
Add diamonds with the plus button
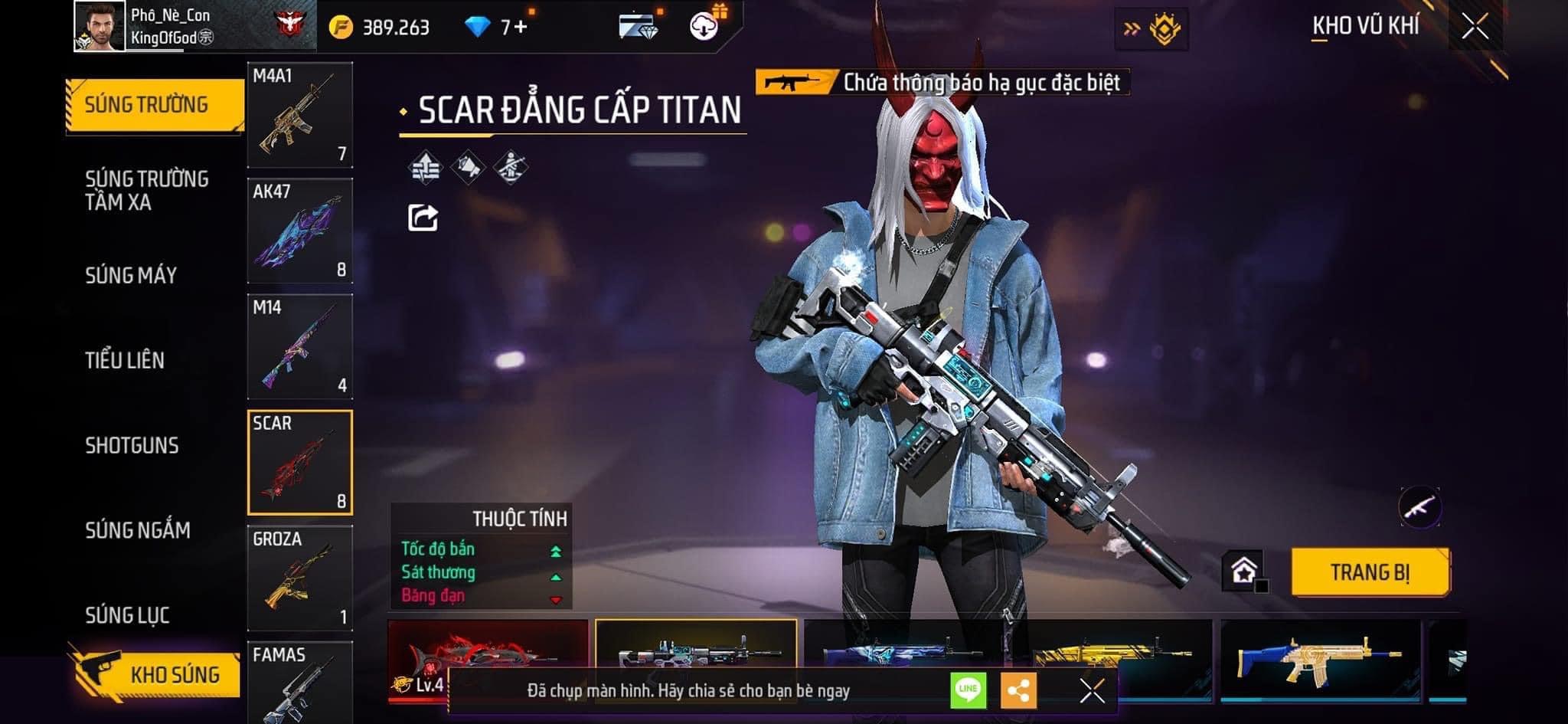(x=521, y=28)
